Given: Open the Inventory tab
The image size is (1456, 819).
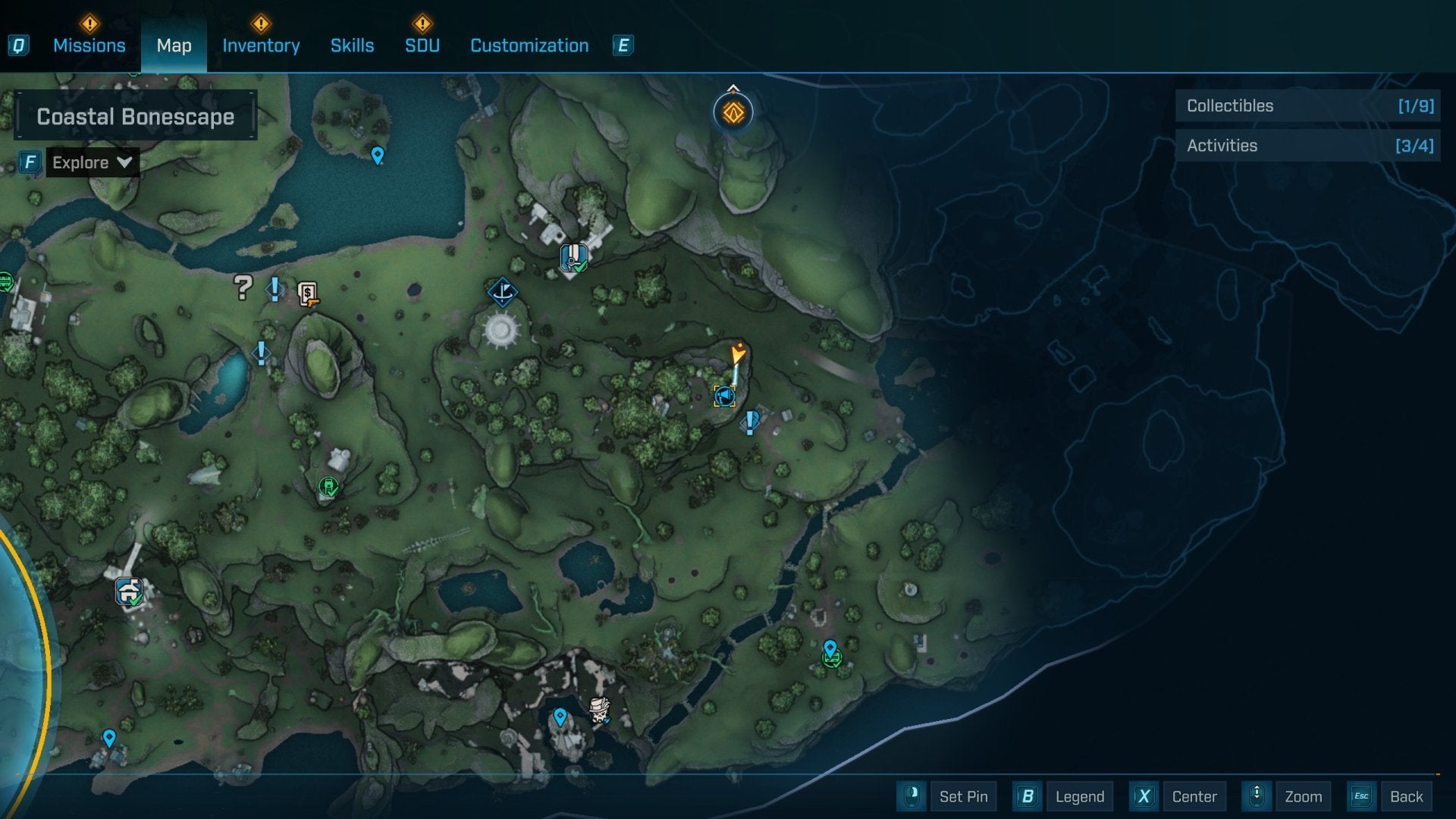Looking at the screenshot, I should 261,45.
